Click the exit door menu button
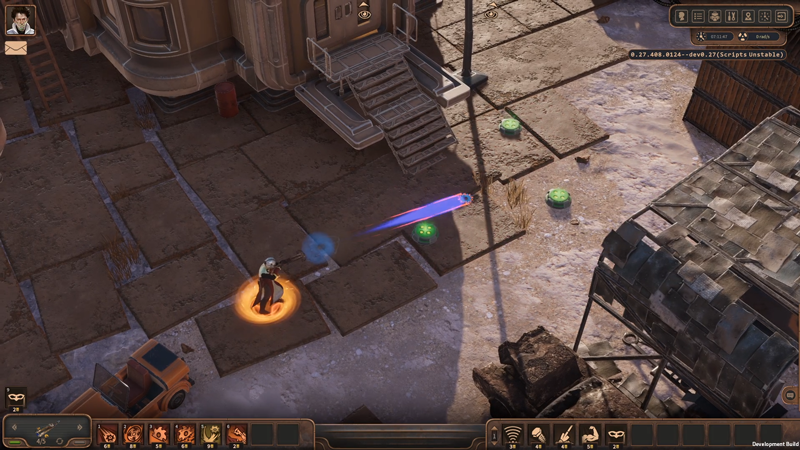The height and width of the screenshot is (450, 800). tap(779, 16)
